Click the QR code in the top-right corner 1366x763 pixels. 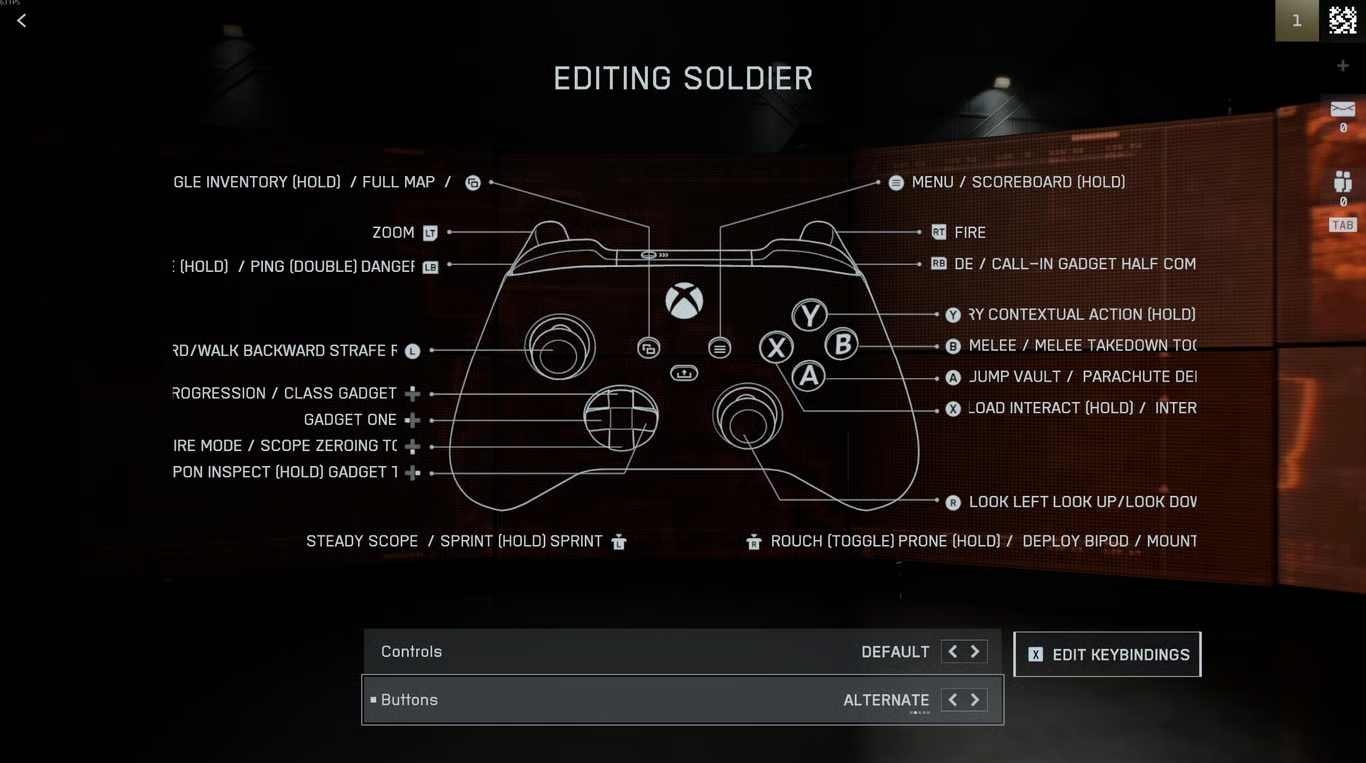click(x=1343, y=19)
